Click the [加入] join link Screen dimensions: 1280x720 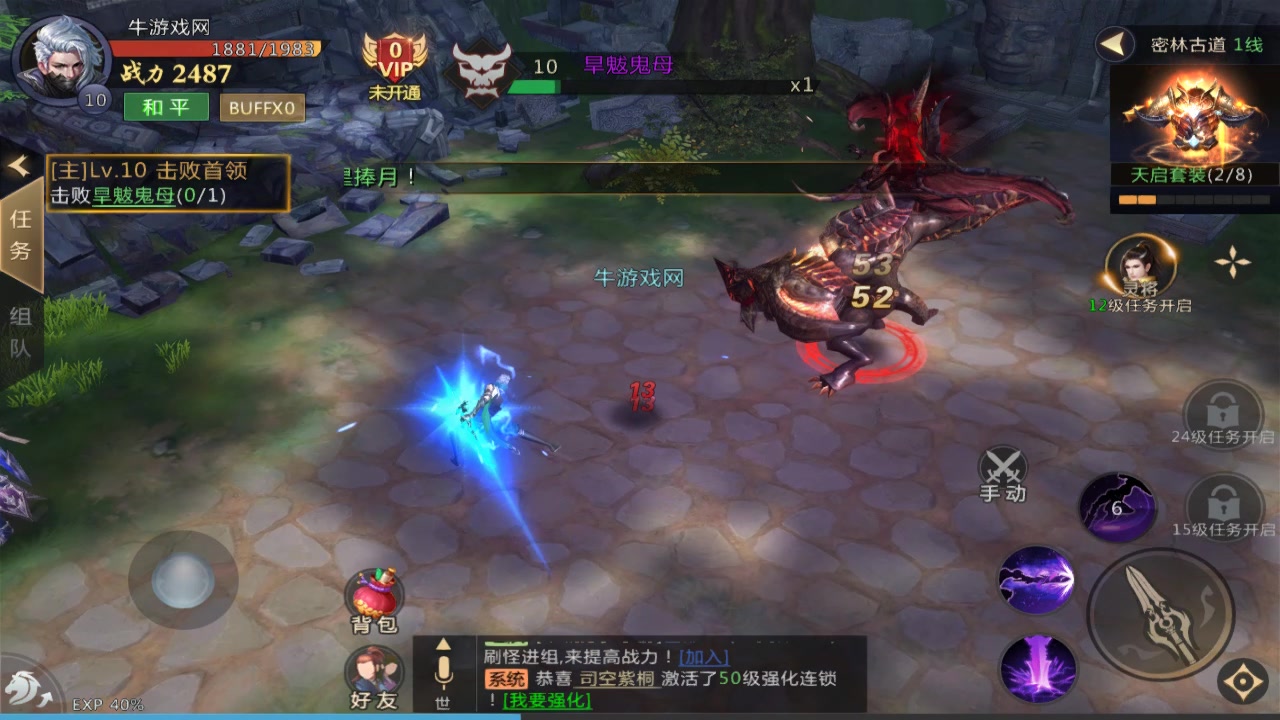click(x=706, y=658)
